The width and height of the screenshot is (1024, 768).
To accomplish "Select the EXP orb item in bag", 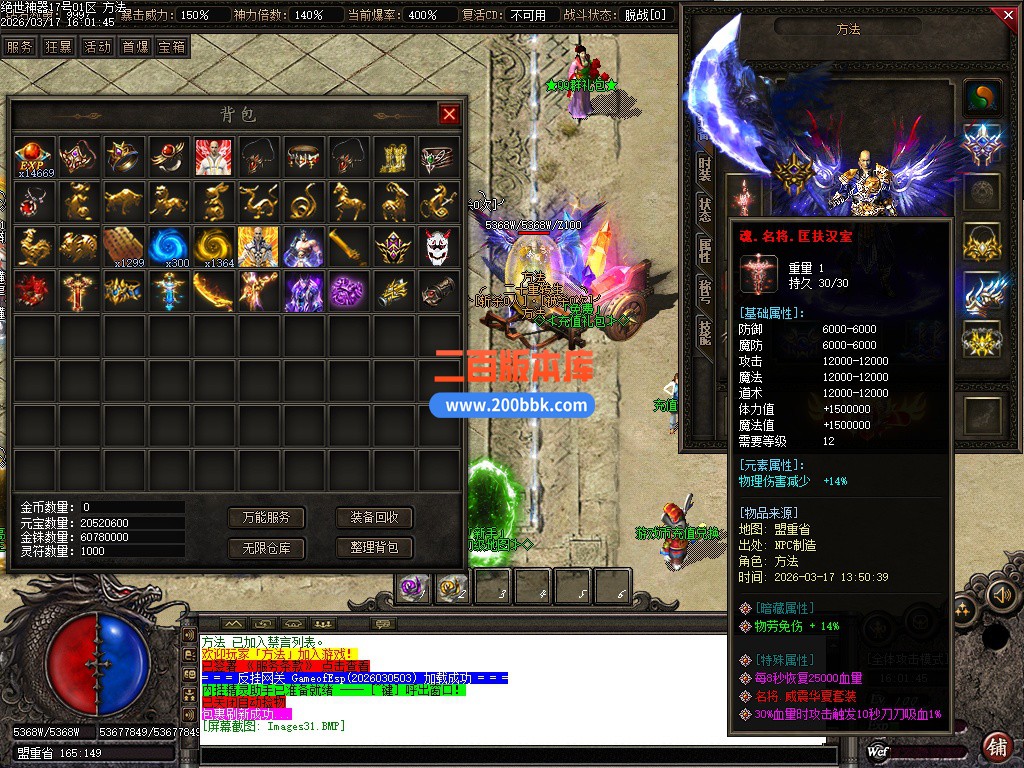I will point(34,157).
